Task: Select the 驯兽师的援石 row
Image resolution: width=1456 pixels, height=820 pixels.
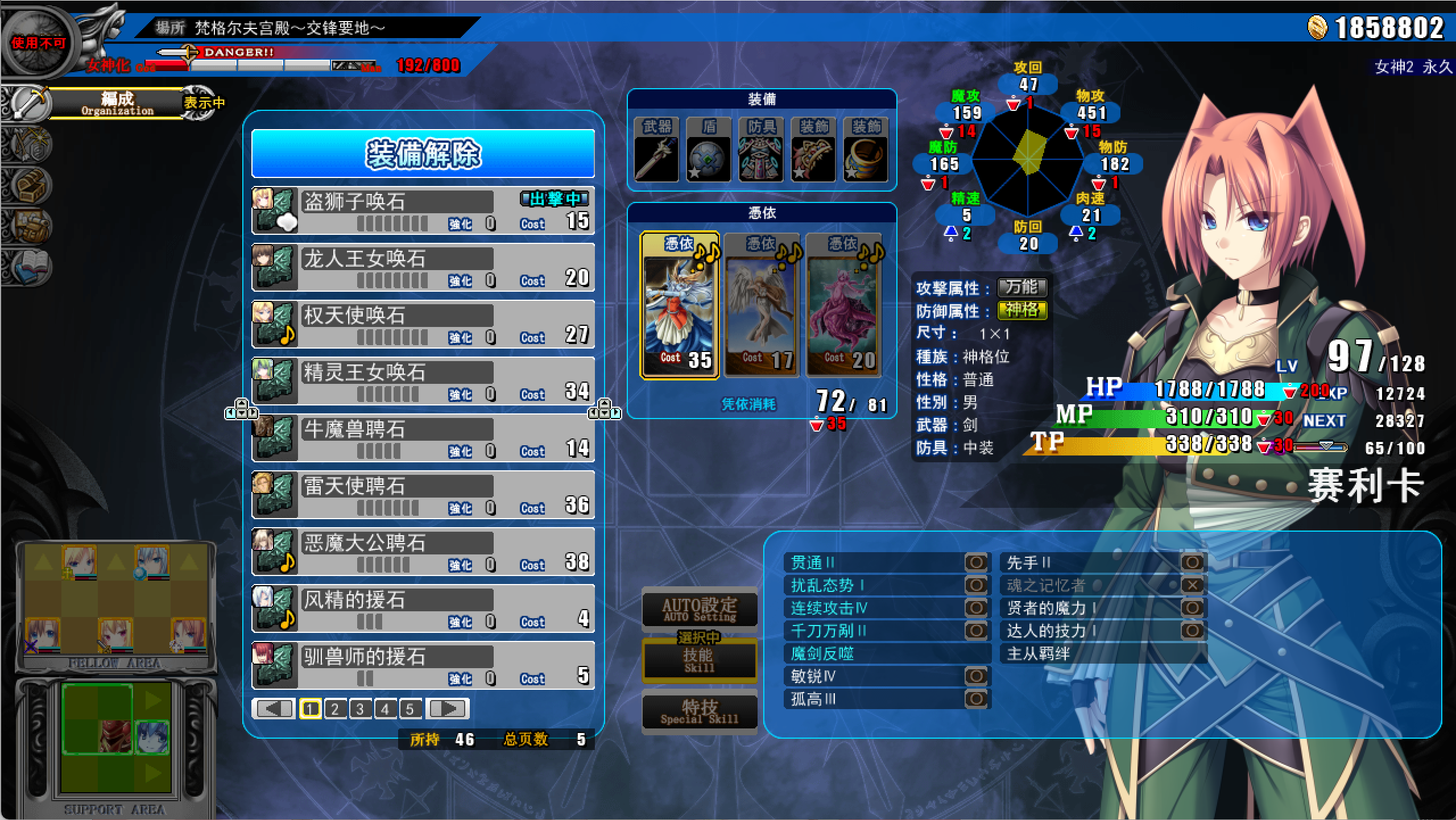Action: 423,666
